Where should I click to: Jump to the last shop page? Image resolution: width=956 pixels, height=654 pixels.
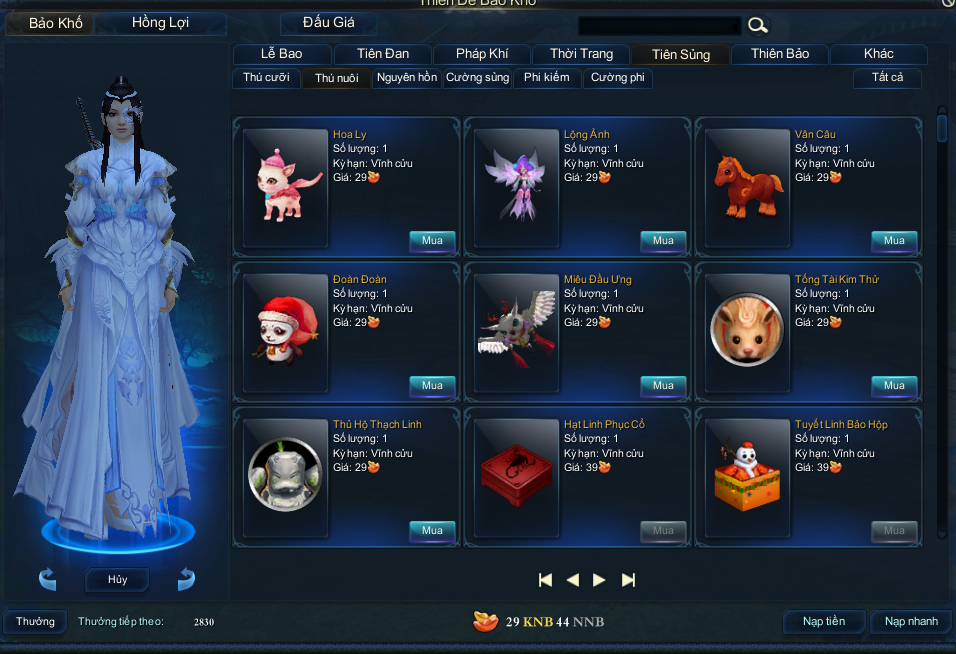[x=628, y=580]
